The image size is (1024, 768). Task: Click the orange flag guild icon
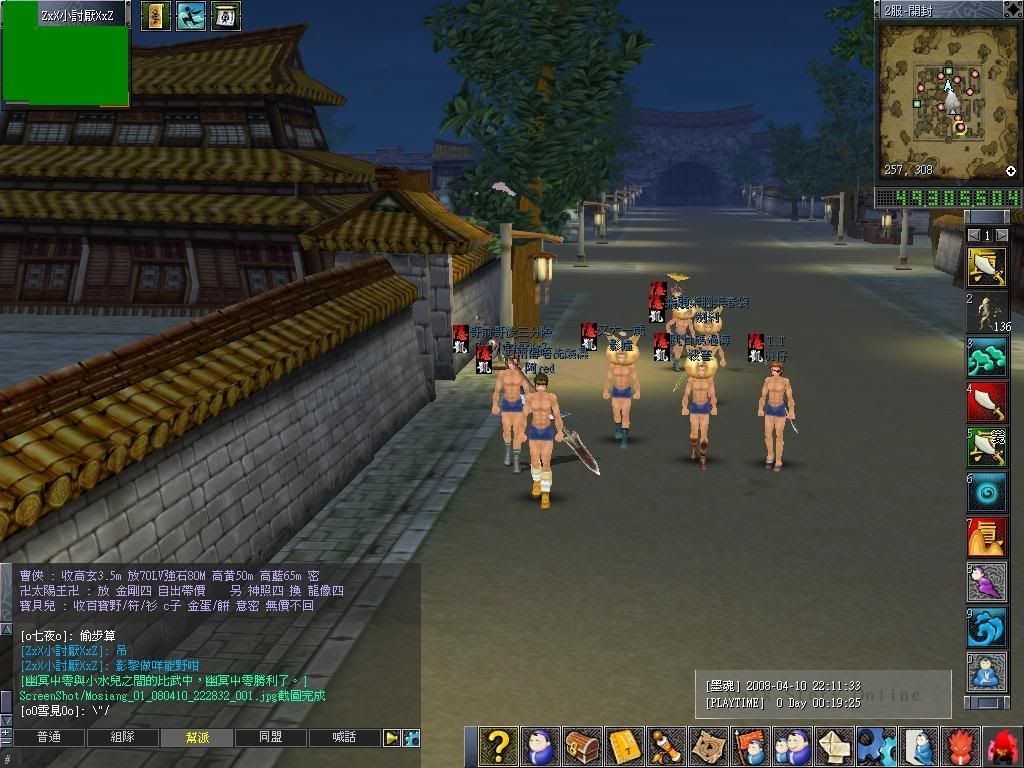click(750, 747)
